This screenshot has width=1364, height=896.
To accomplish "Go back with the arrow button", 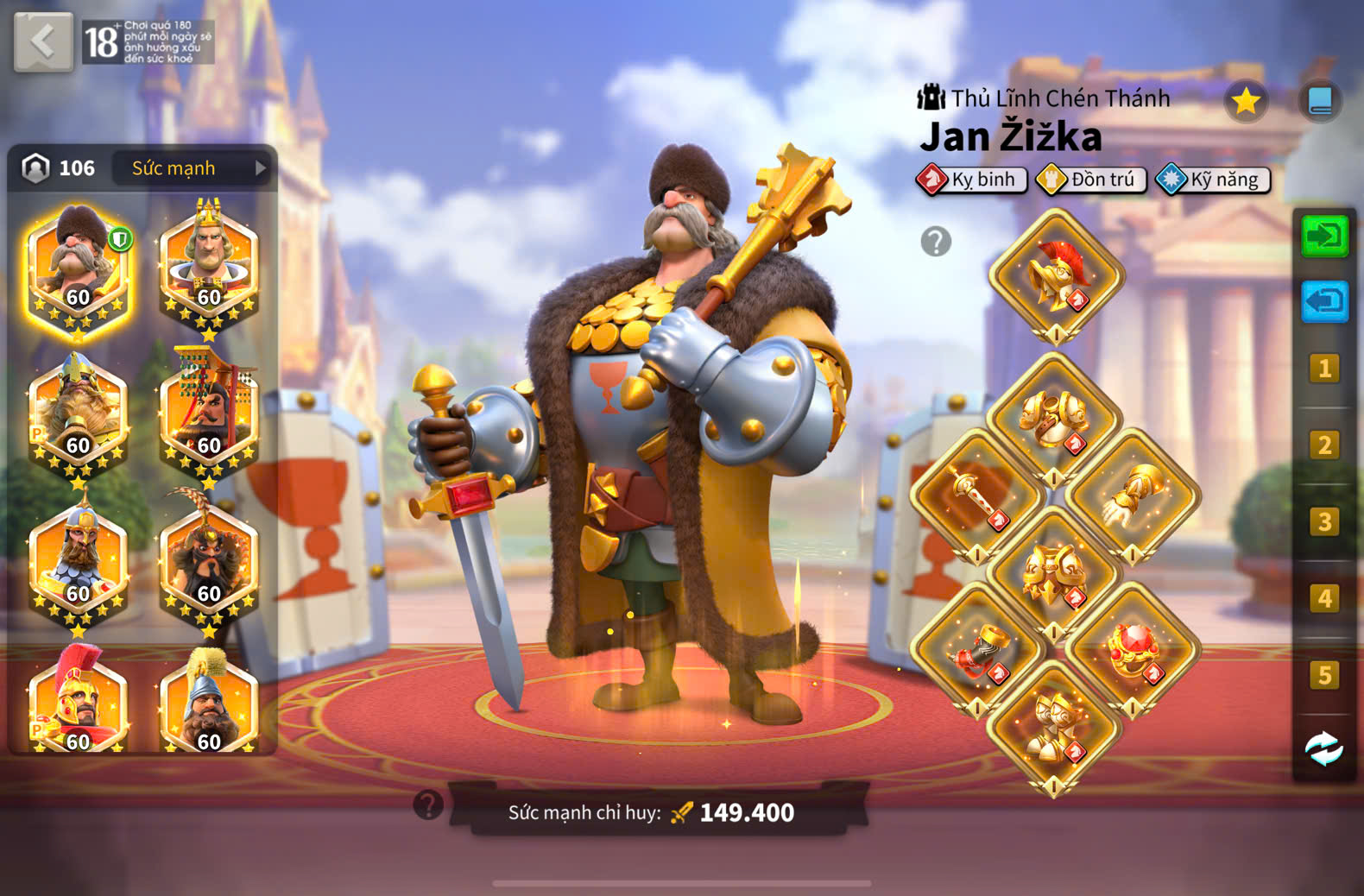I will (43, 41).
